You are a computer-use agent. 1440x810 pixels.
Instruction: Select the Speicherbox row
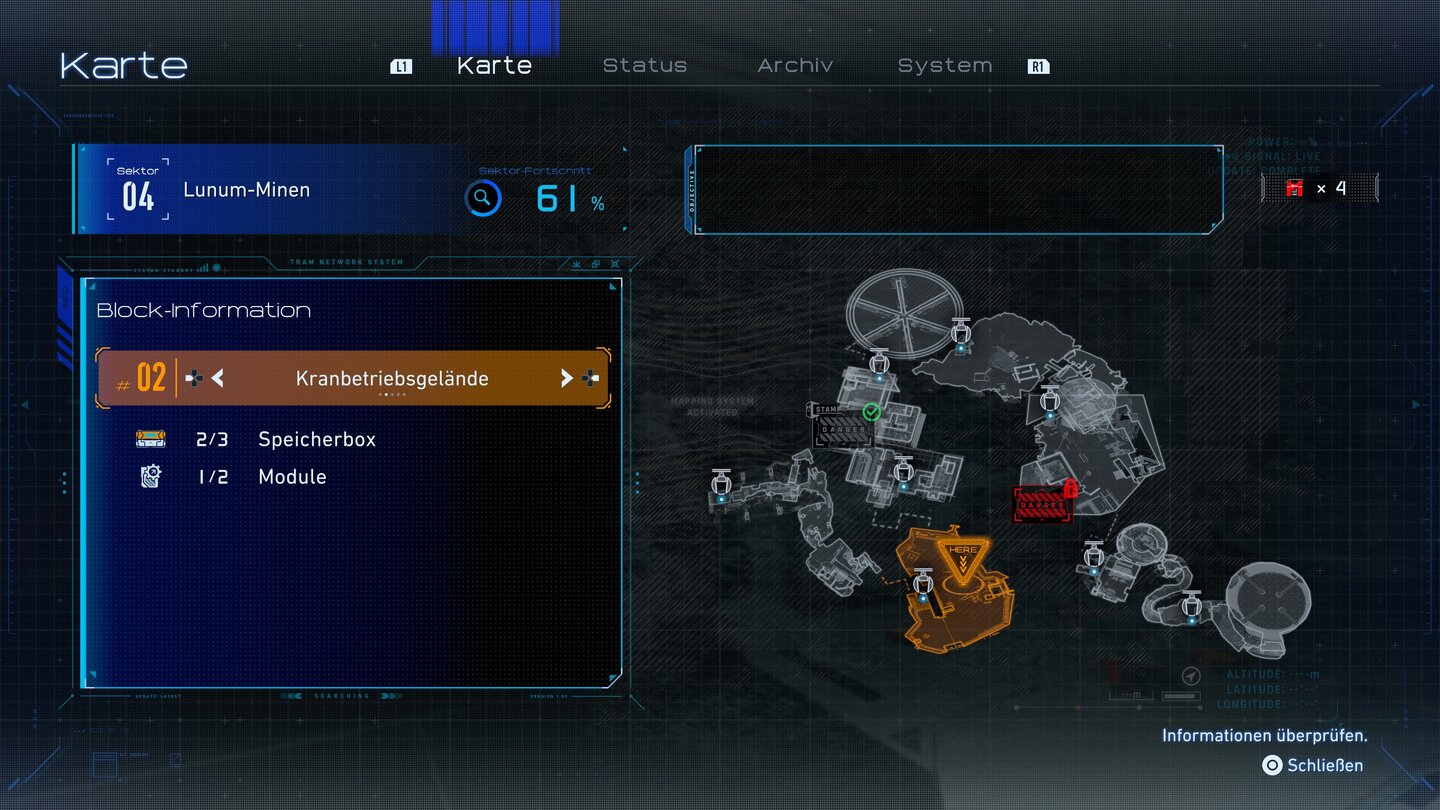click(x=316, y=439)
